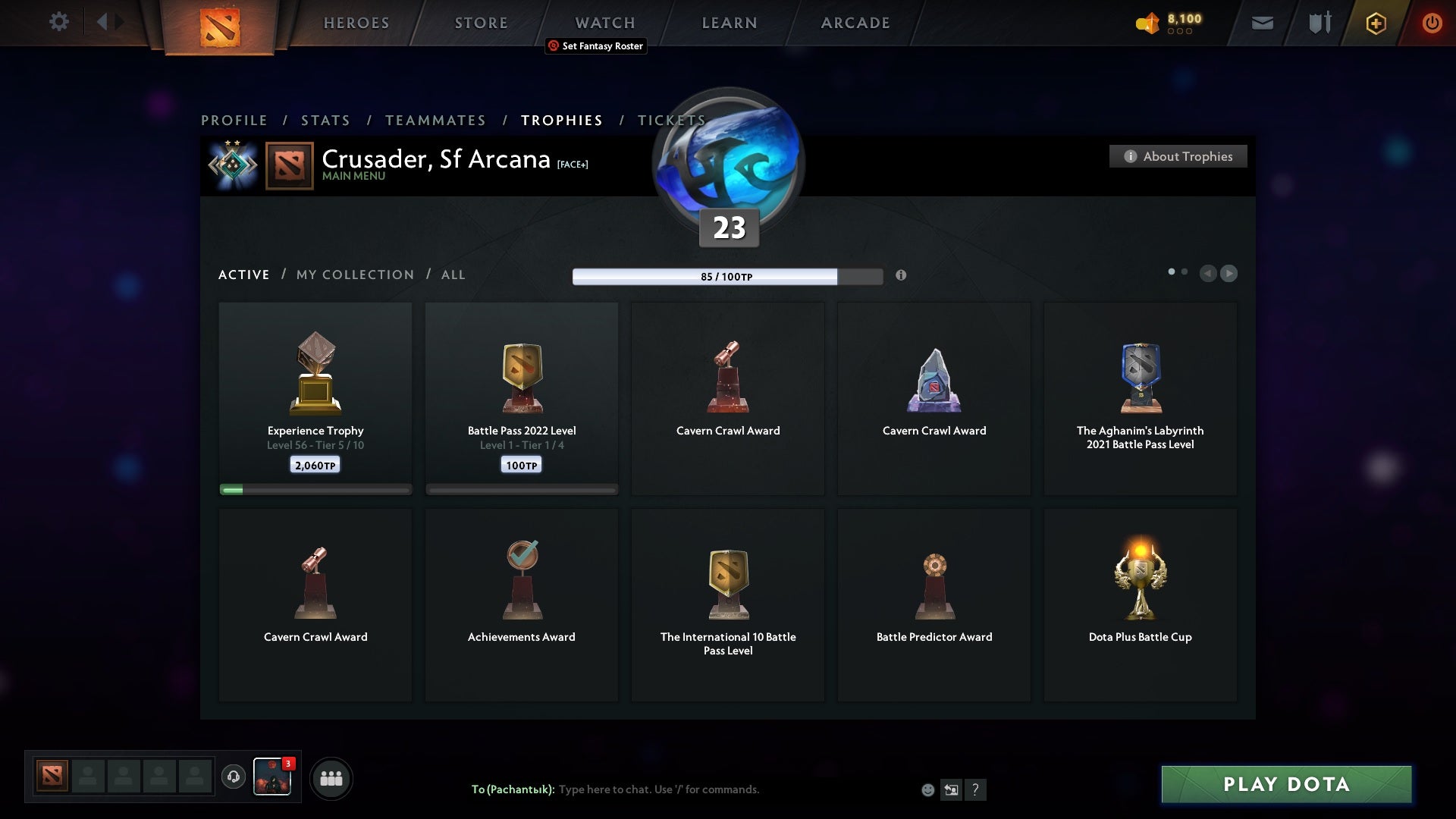Screen dimensions: 1456x819
Task: Click the friends list icon above the chat
Action: point(331,778)
